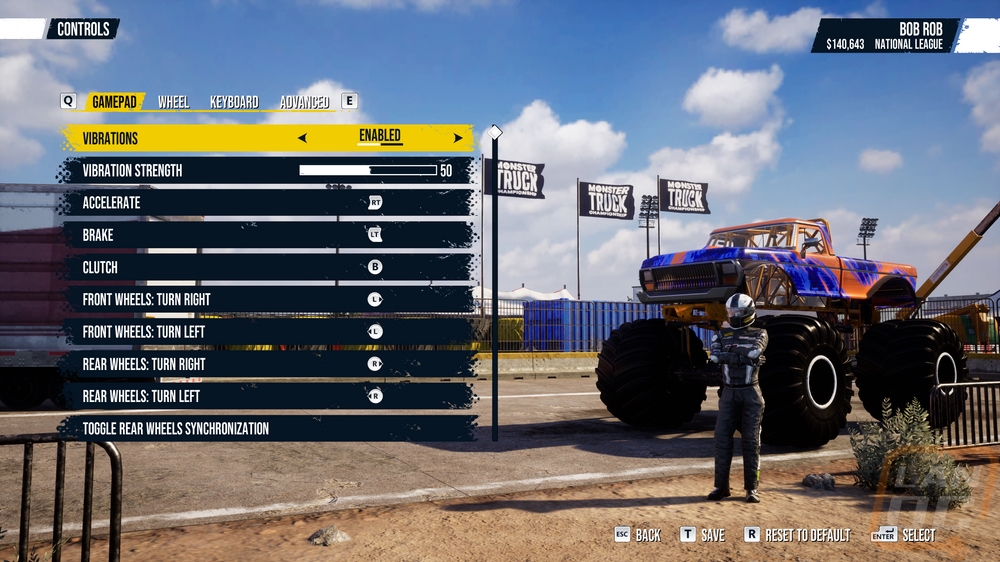Choose Rear Wheels: Turn Right row

pos(268,364)
